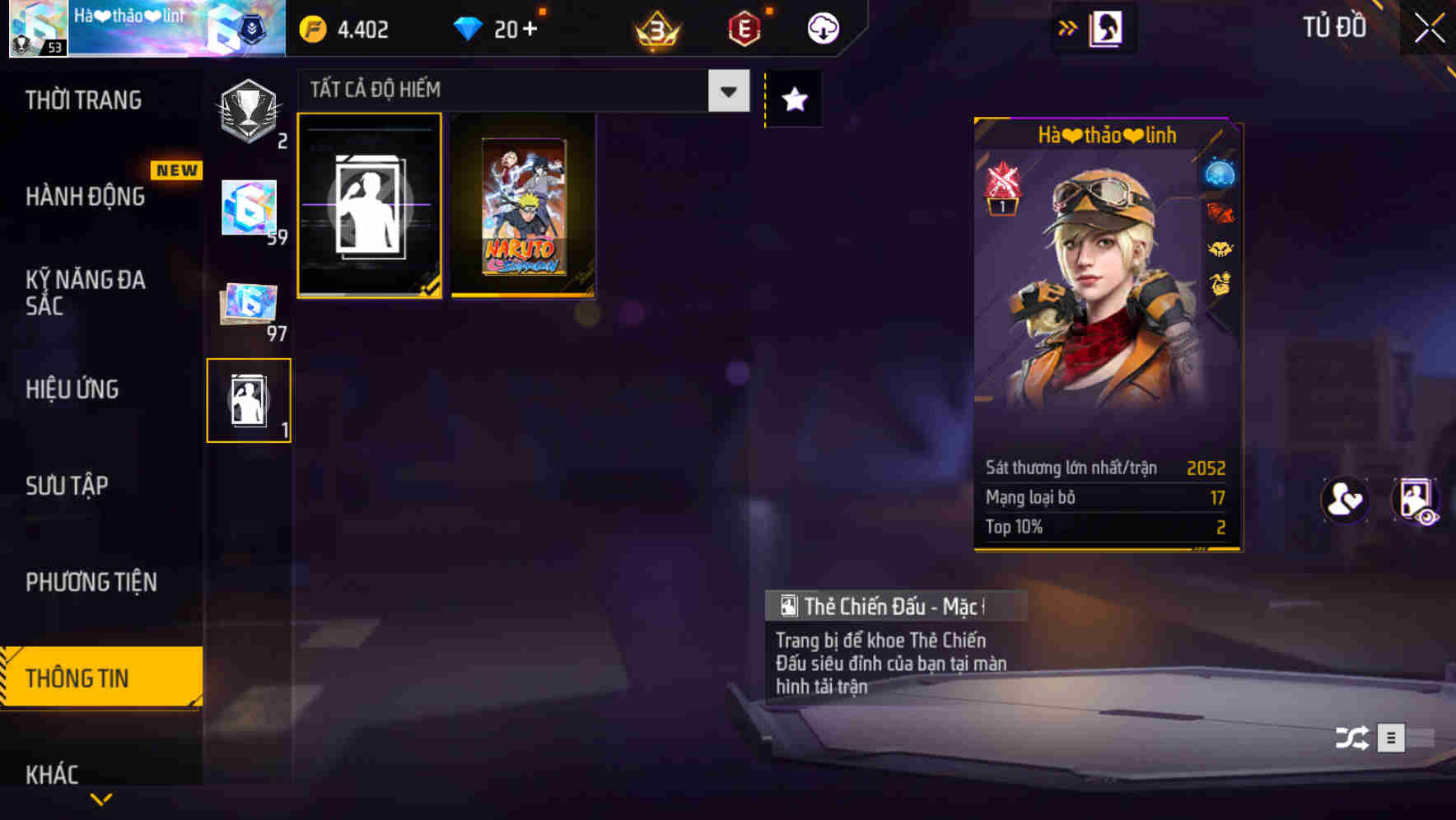Click the diamond currency icon

(x=469, y=27)
